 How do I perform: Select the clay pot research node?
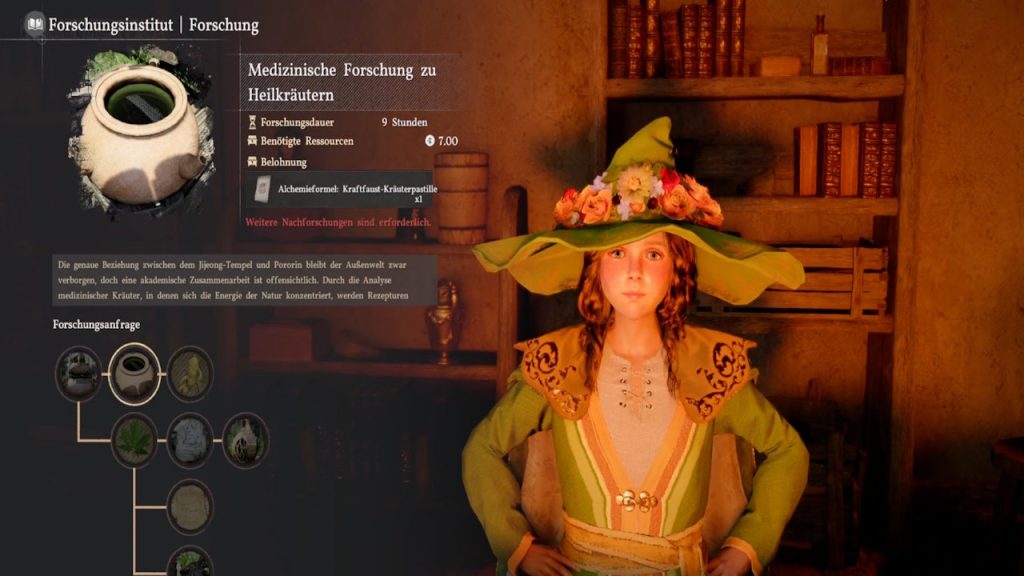pos(134,374)
